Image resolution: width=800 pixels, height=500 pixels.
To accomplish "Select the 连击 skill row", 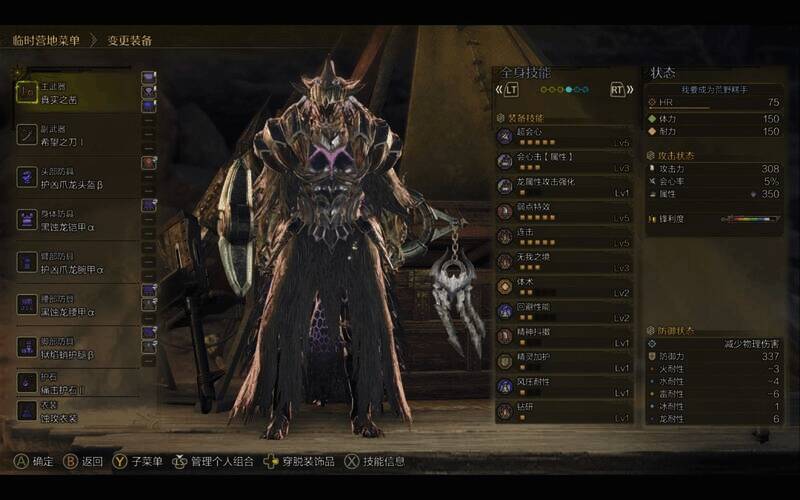I will pyautogui.click(x=565, y=237).
